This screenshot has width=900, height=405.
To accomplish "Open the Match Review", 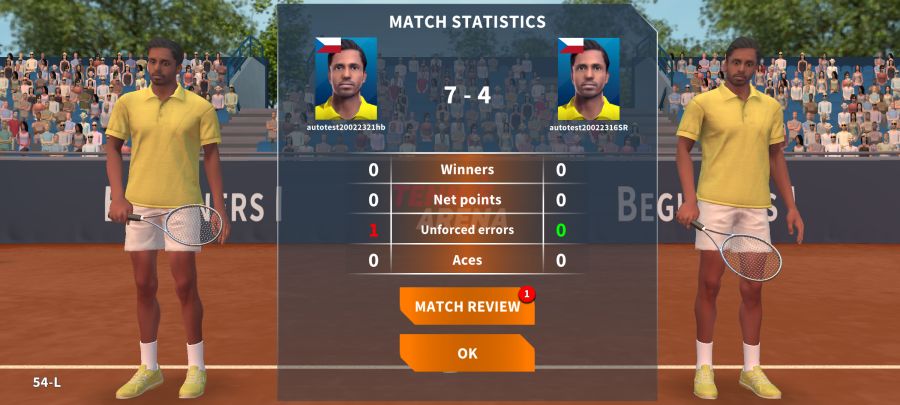I will [467, 307].
